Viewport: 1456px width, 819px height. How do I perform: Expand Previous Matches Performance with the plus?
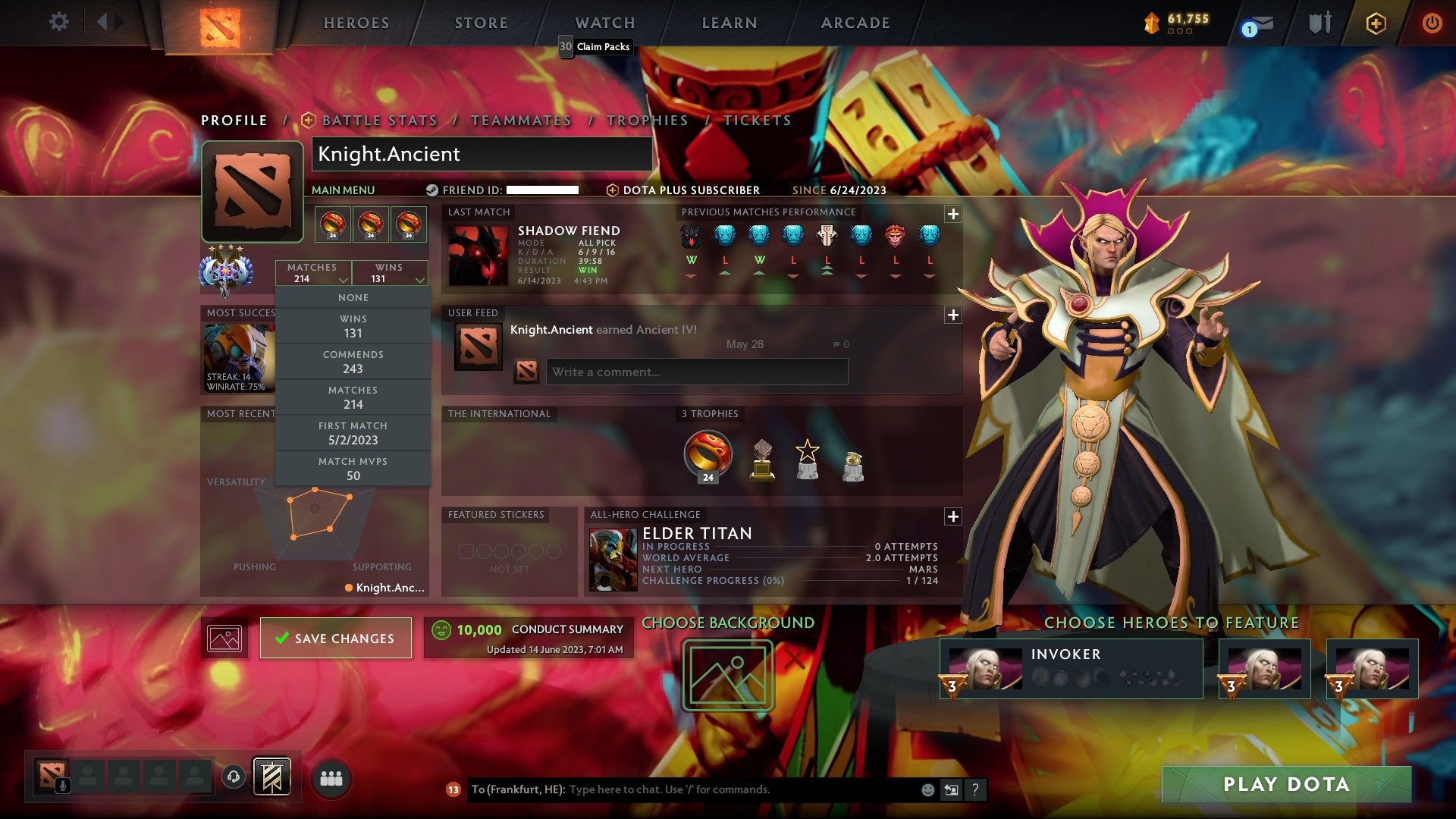(x=953, y=215)
